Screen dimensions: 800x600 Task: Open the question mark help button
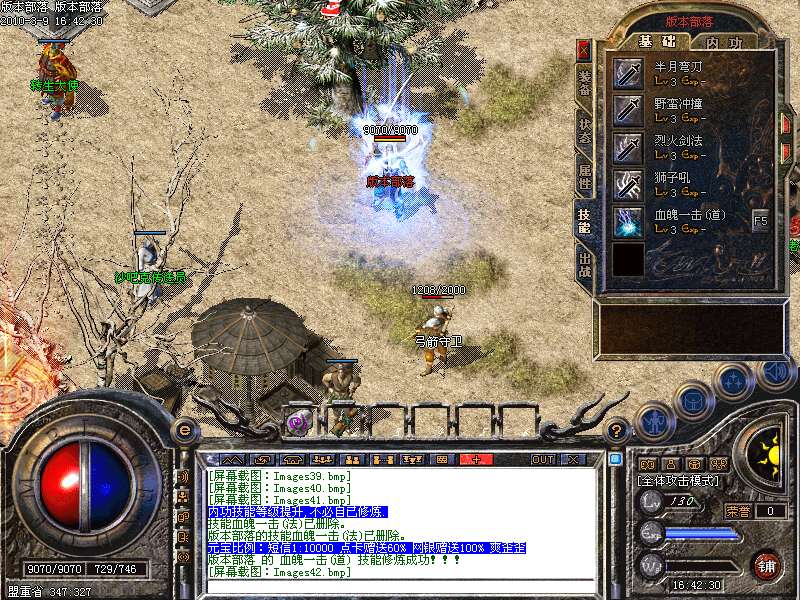[618, 431]
